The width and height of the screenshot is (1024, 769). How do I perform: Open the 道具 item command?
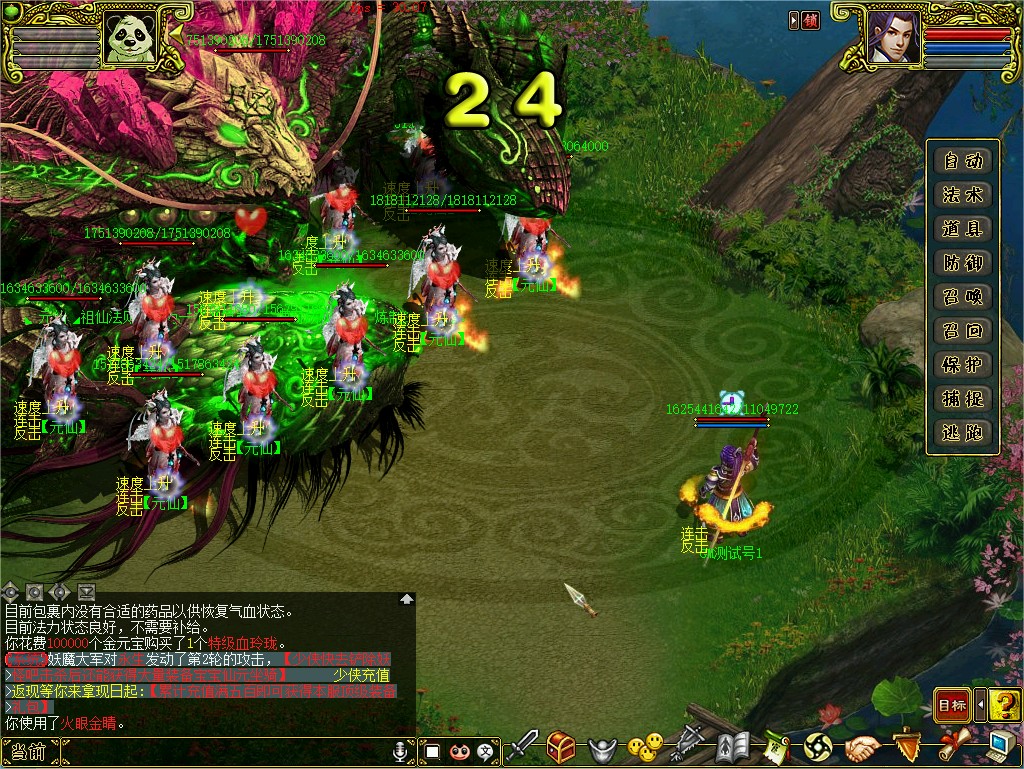click(x=962, y=229)
